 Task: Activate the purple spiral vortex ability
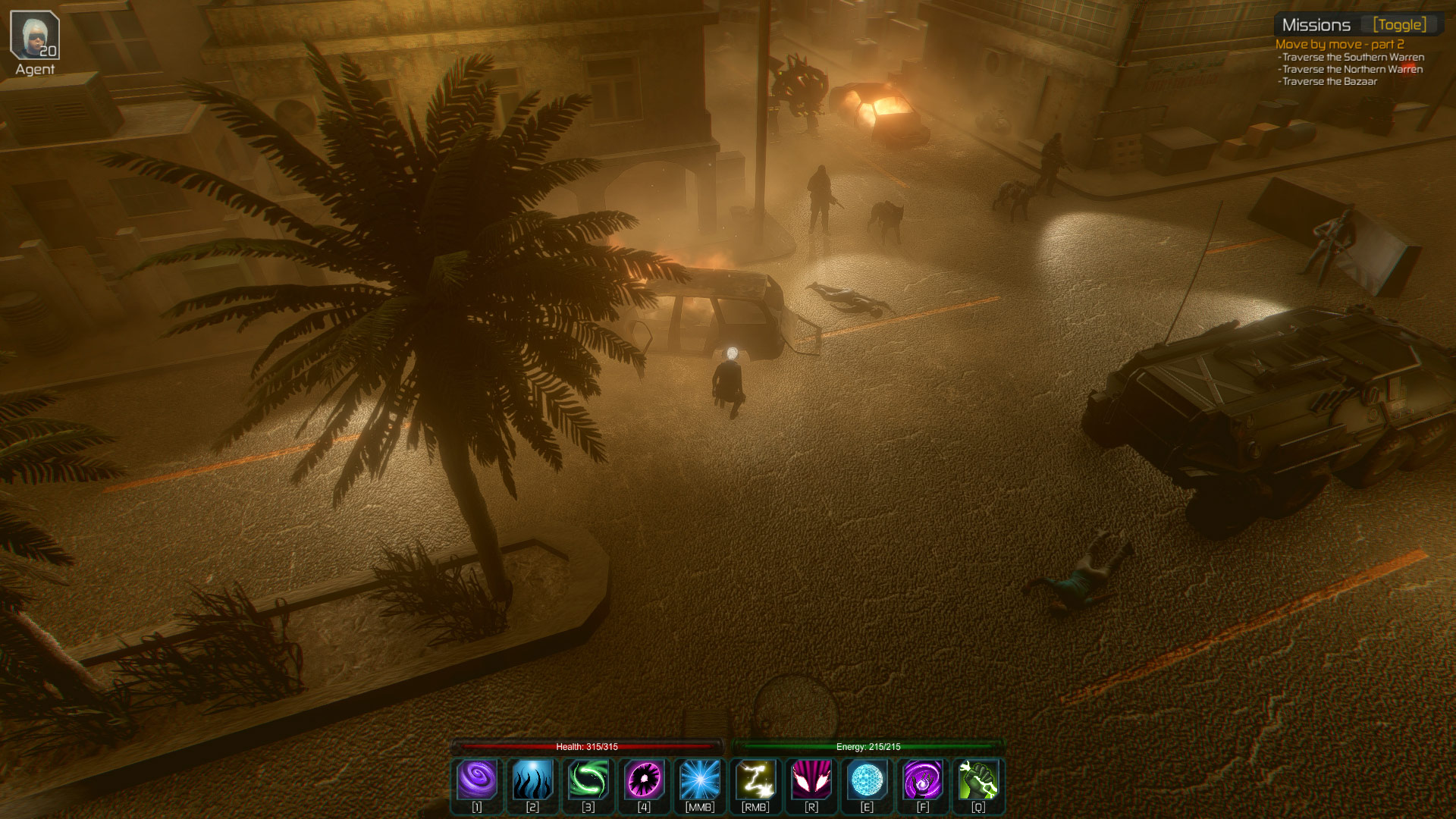pyautogui.click(x=477, y=780)
